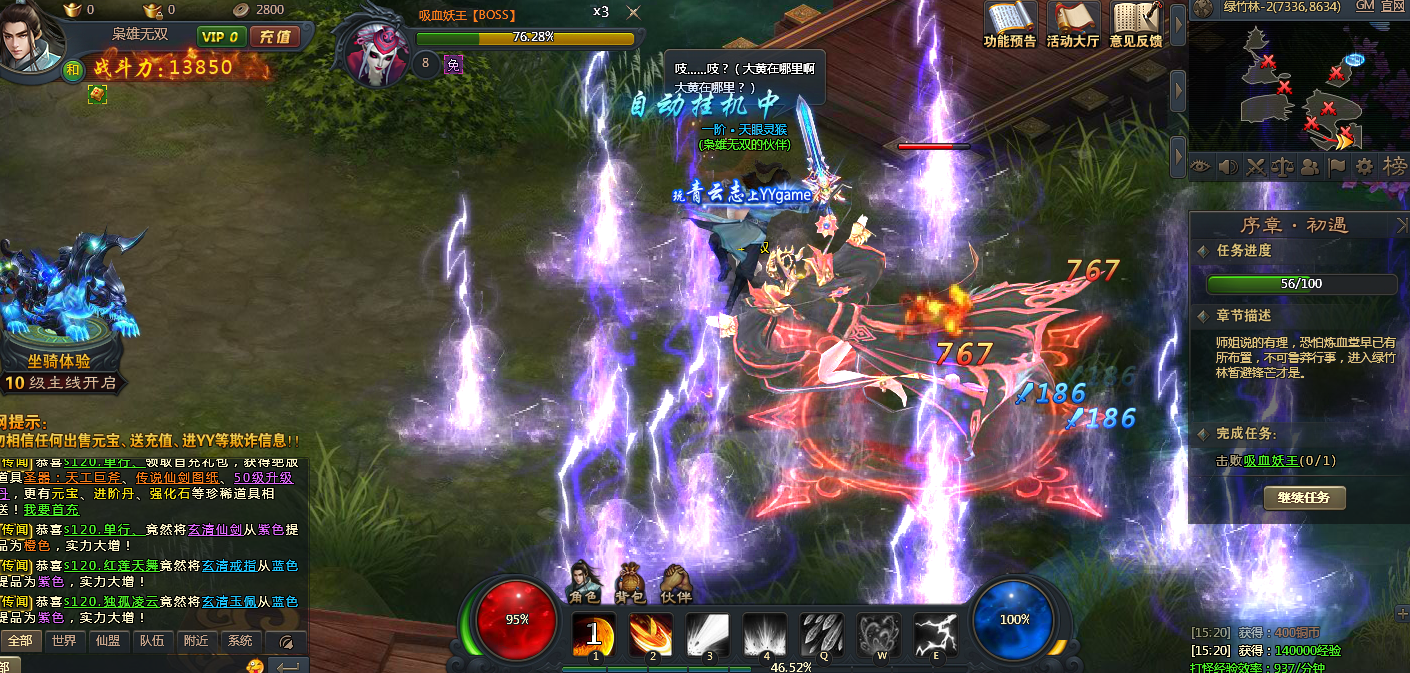Switch chat to the 世界 tab
This screenshot has height=673, width=1410.
pos(64,641)
